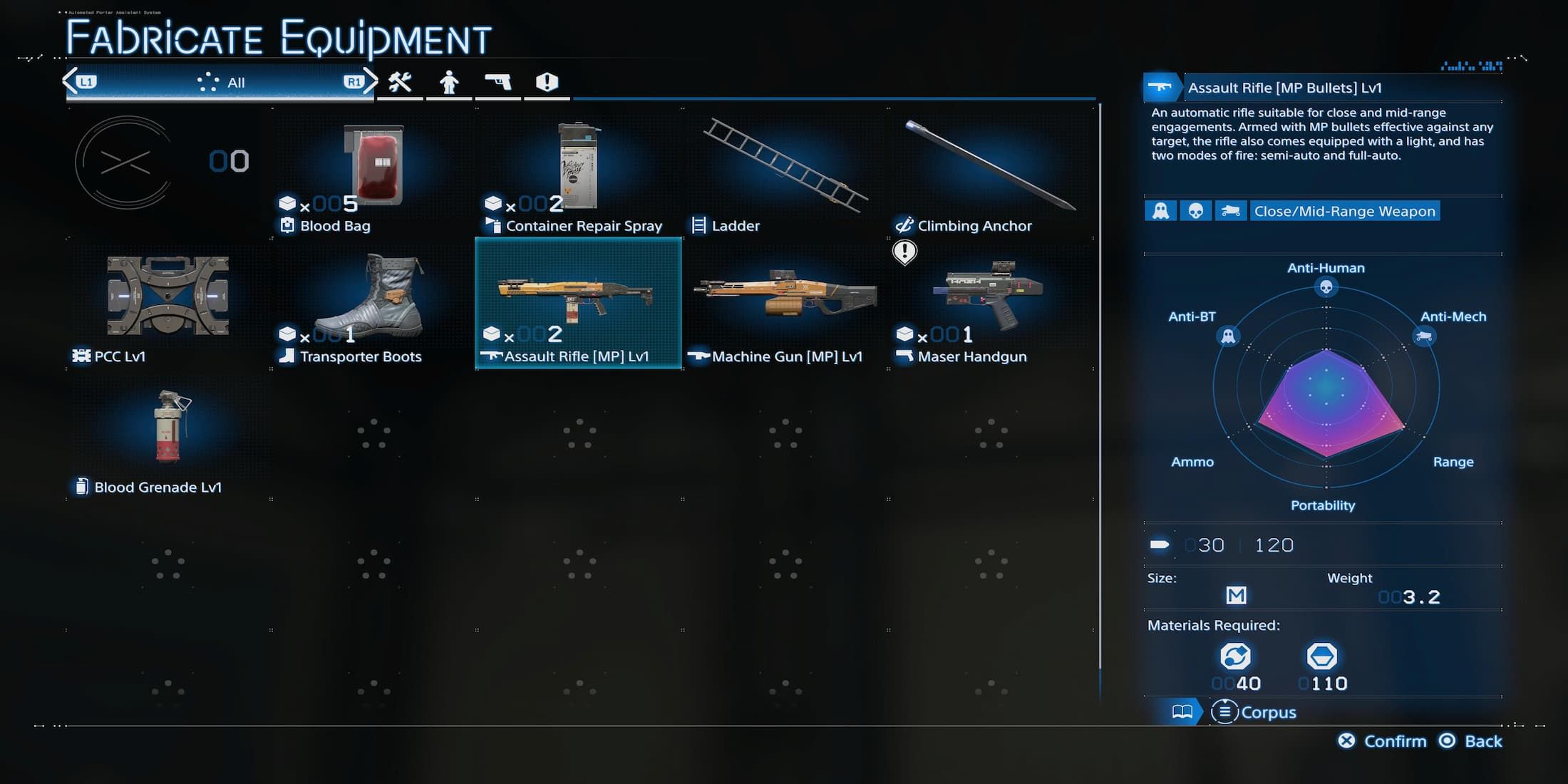Screen dimensions: 1568x784
Task: Select the tools category icon in the filter bar
Action: (401, 82)
